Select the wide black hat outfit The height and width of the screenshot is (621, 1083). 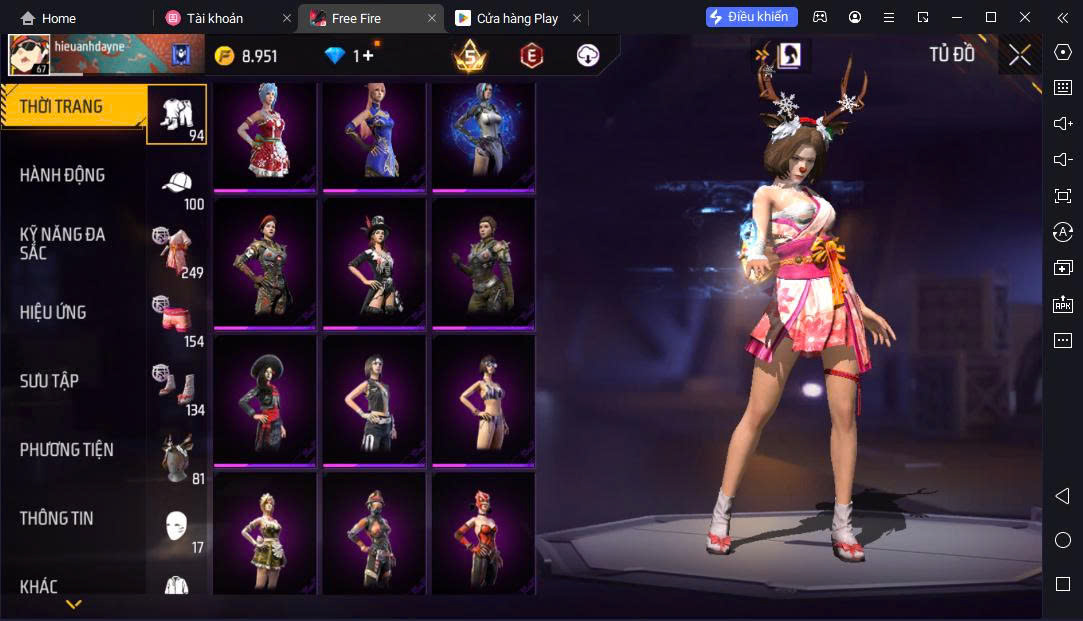265,399
